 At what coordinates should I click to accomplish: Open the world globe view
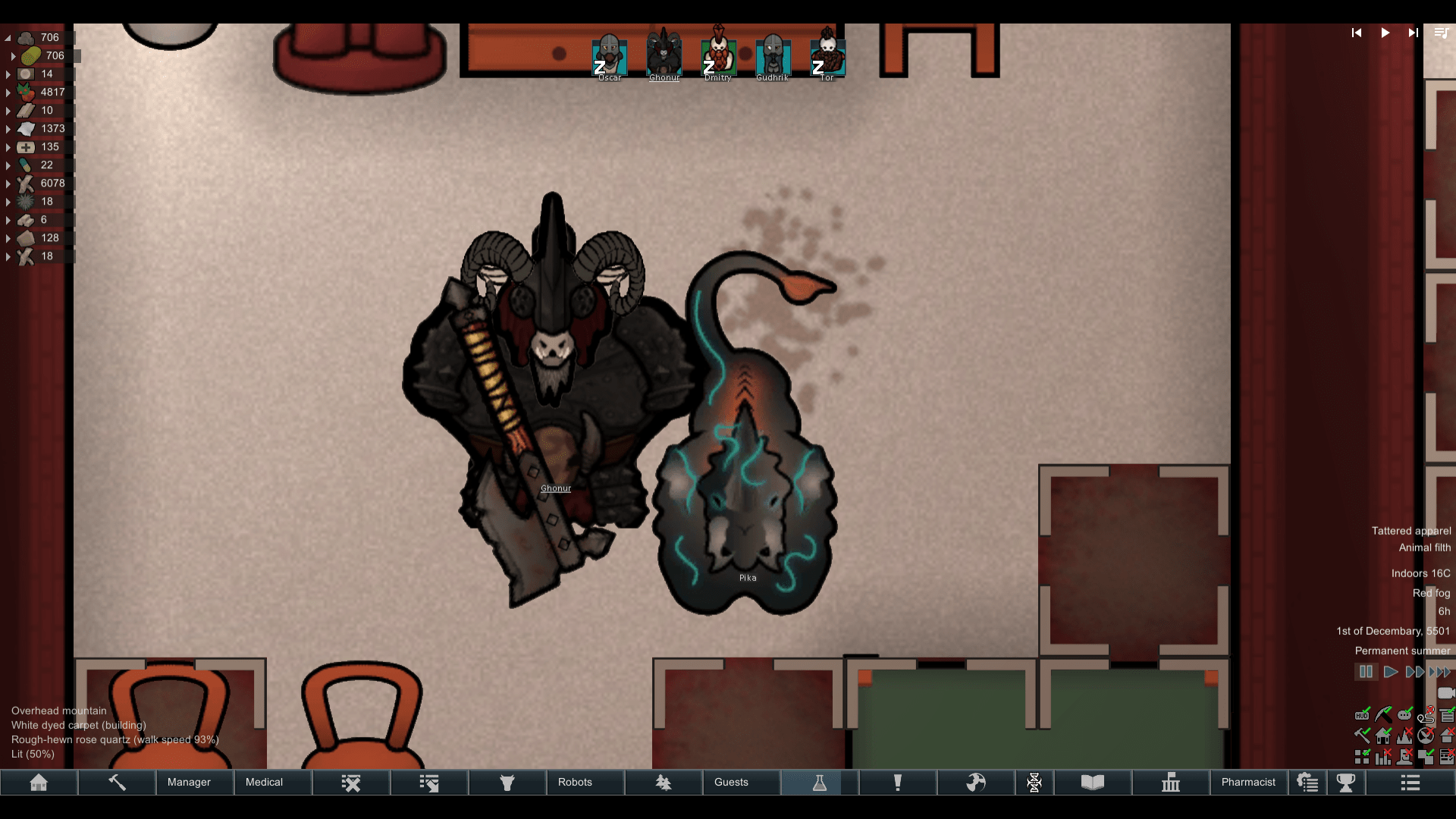click(977, 782)
